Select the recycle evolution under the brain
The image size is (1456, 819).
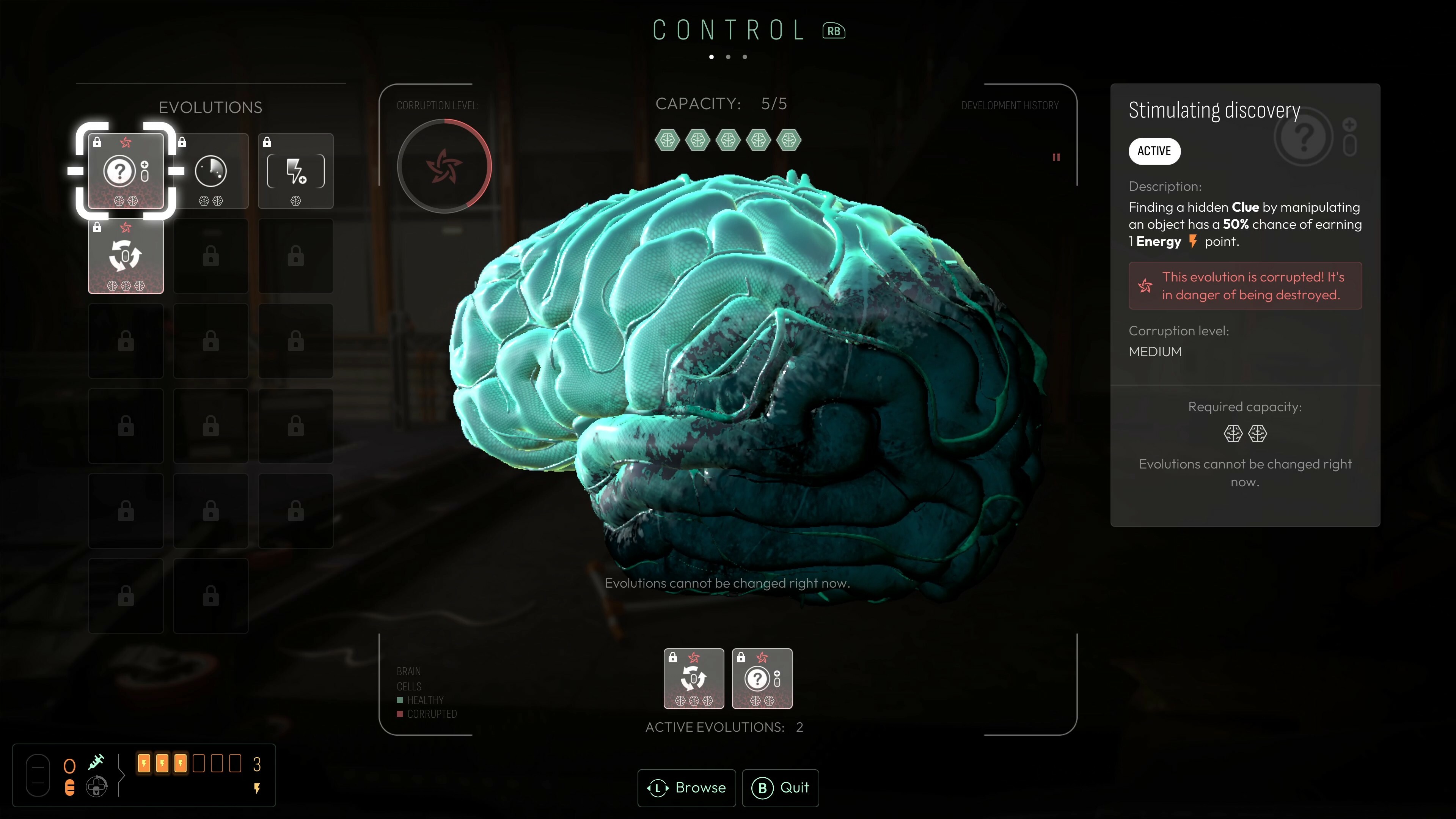694,678
